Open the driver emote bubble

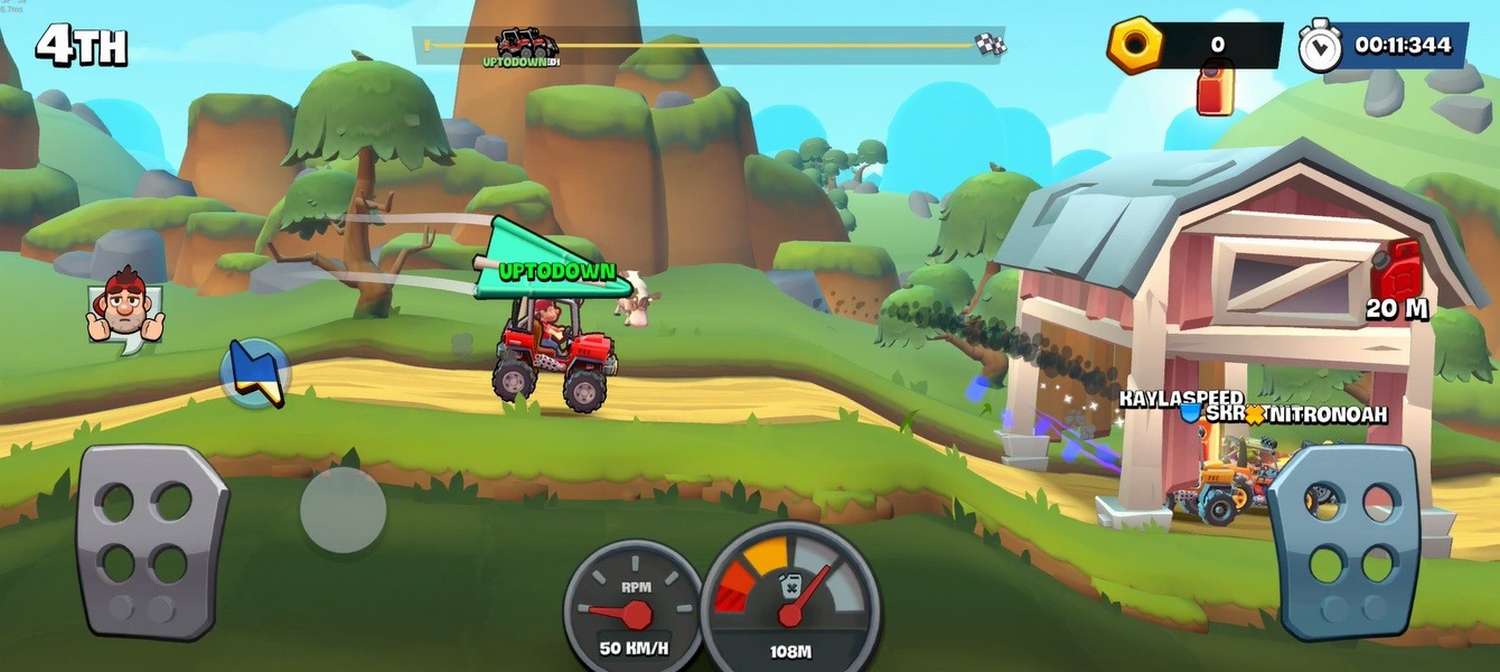coord(124,306)
